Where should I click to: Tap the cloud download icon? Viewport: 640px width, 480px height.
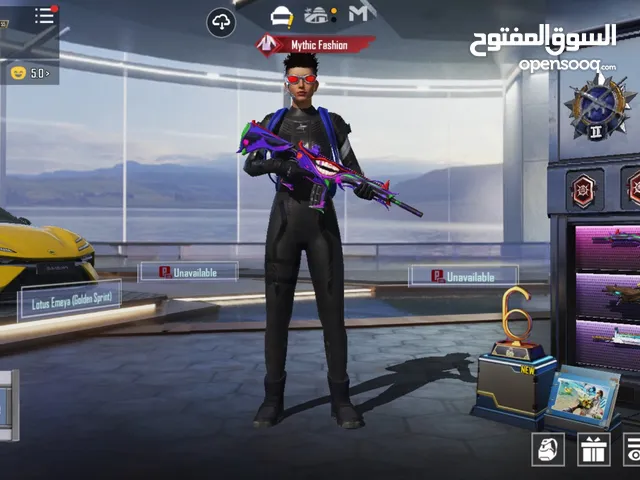pos(221,22)
